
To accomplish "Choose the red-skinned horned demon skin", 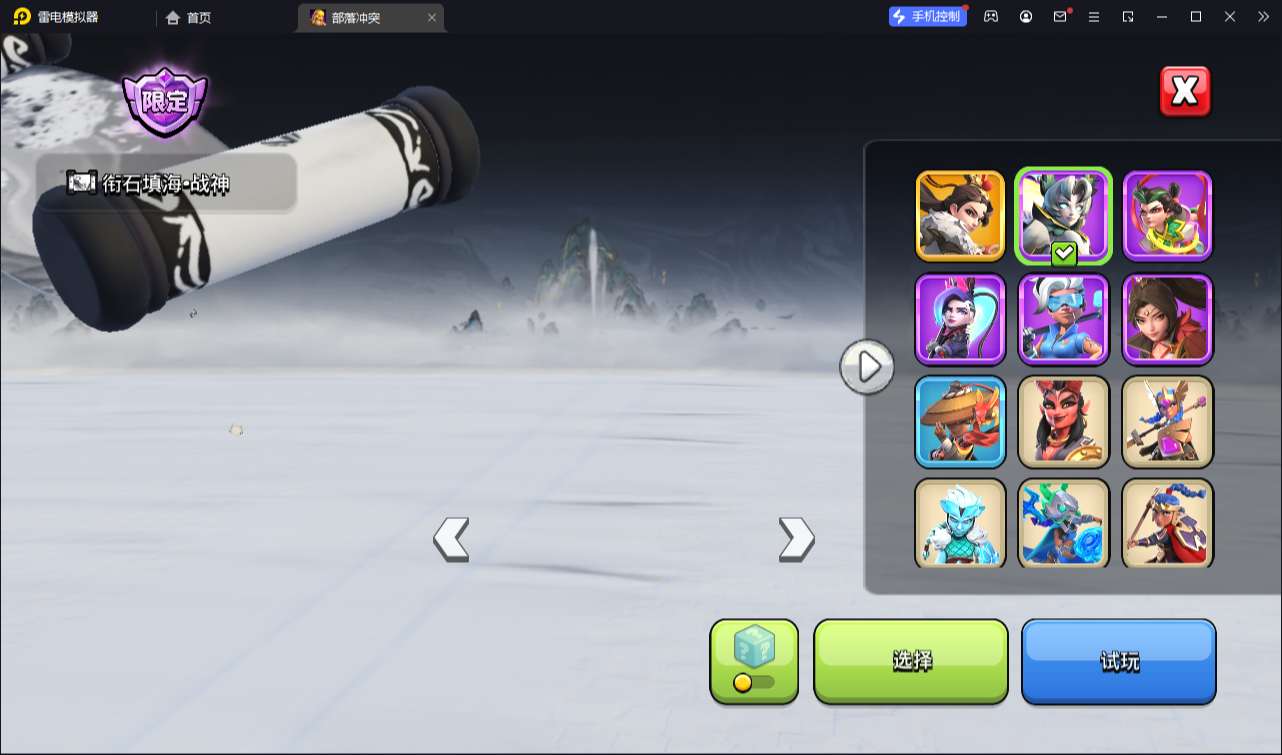I will click(1064, 422).
